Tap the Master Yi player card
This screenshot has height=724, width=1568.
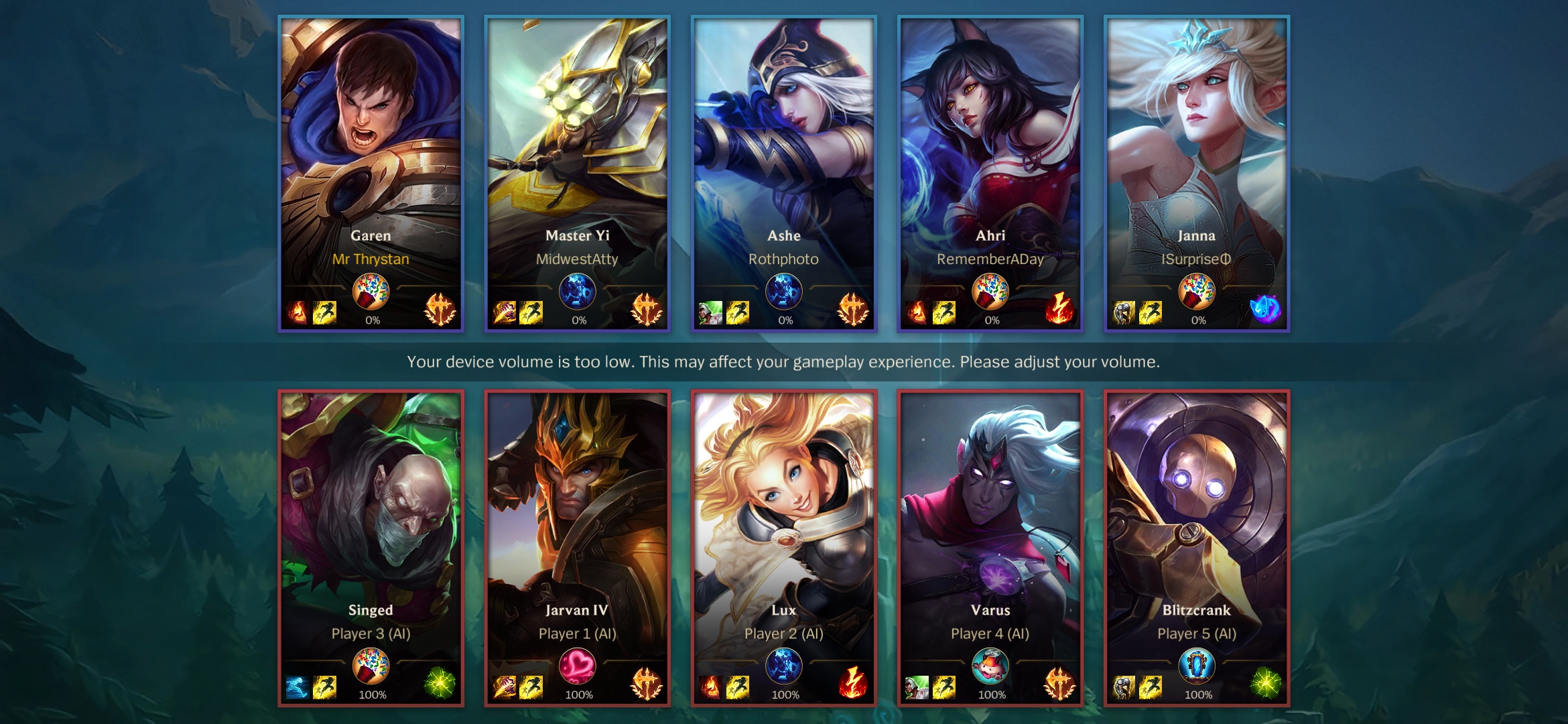pos(577,147)
